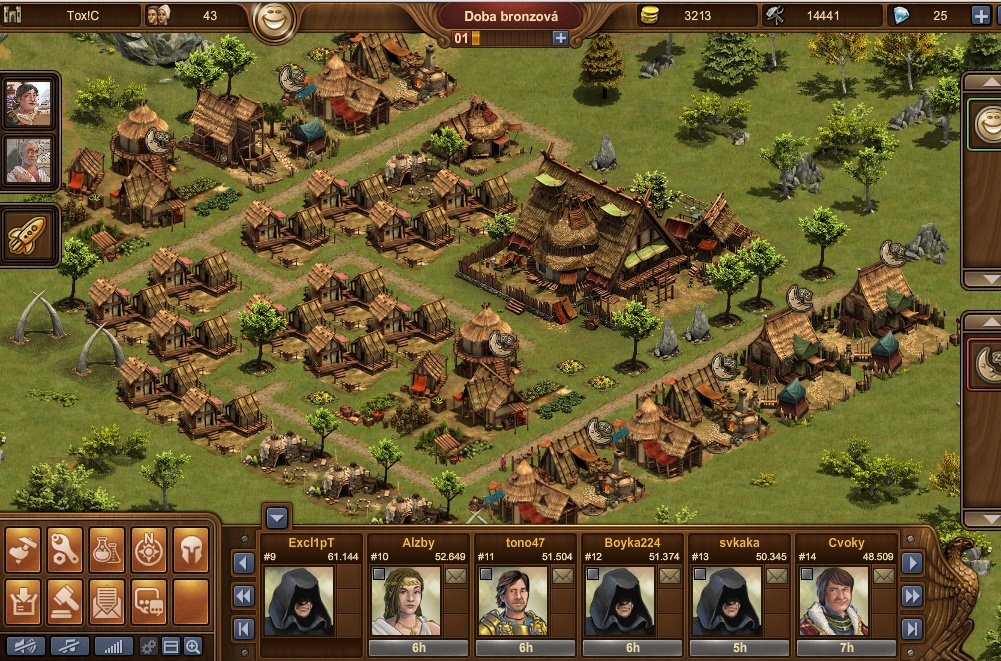Zoom with the magnifier button
This screenshot has height=661, width=1001.
(193, 646)
